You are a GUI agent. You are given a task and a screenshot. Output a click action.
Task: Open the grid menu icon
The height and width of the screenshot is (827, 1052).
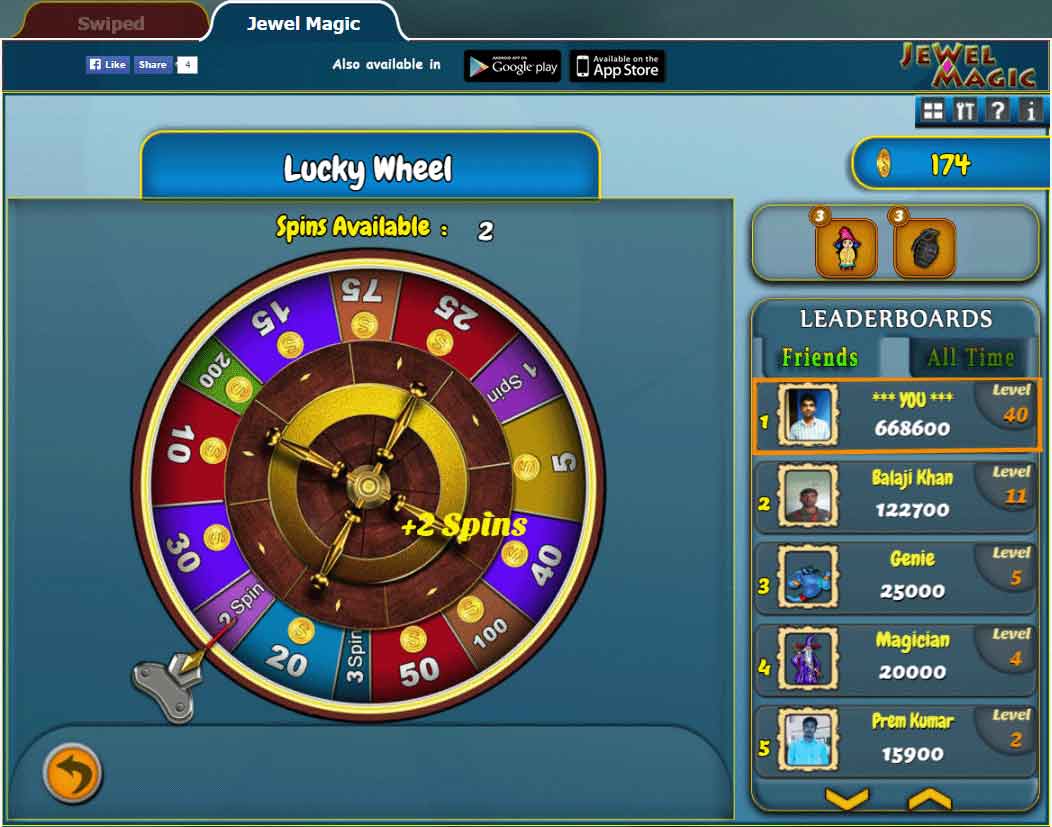[x=932, y=111]
